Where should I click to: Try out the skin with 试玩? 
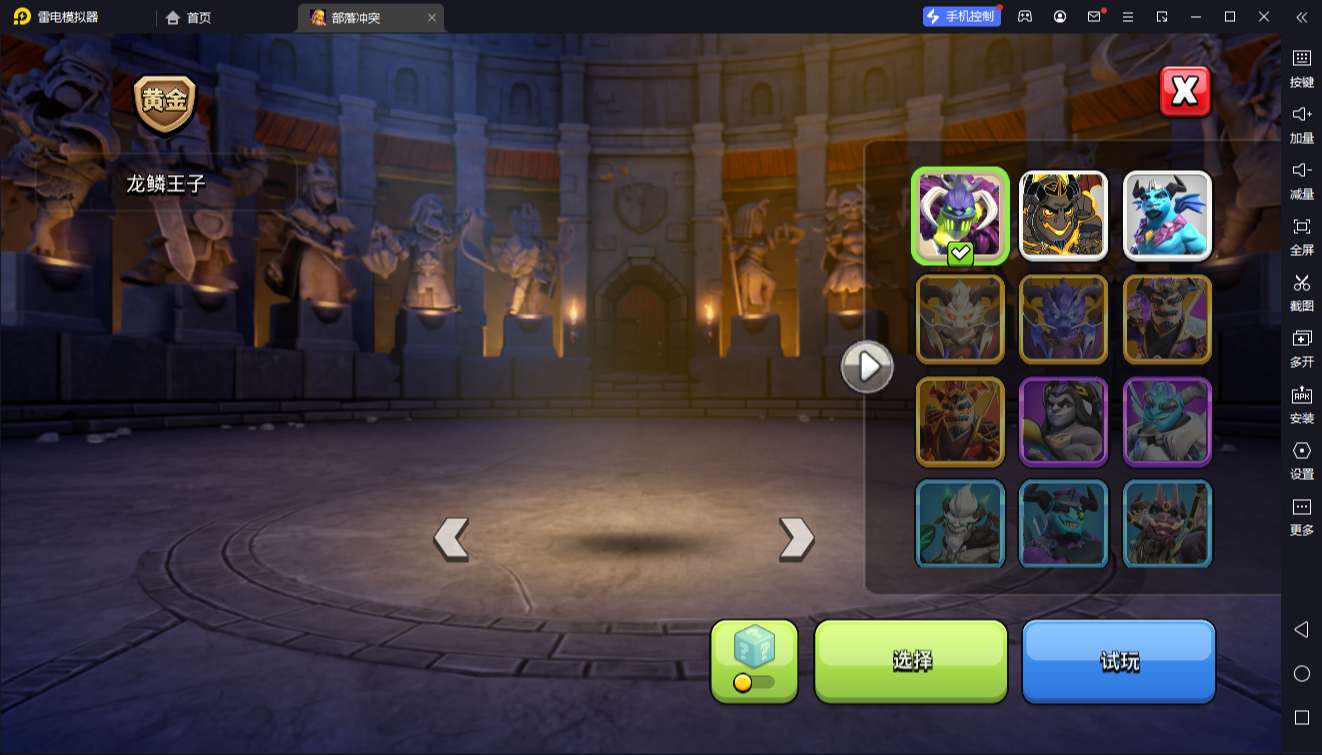click(x=1118, y=660)
